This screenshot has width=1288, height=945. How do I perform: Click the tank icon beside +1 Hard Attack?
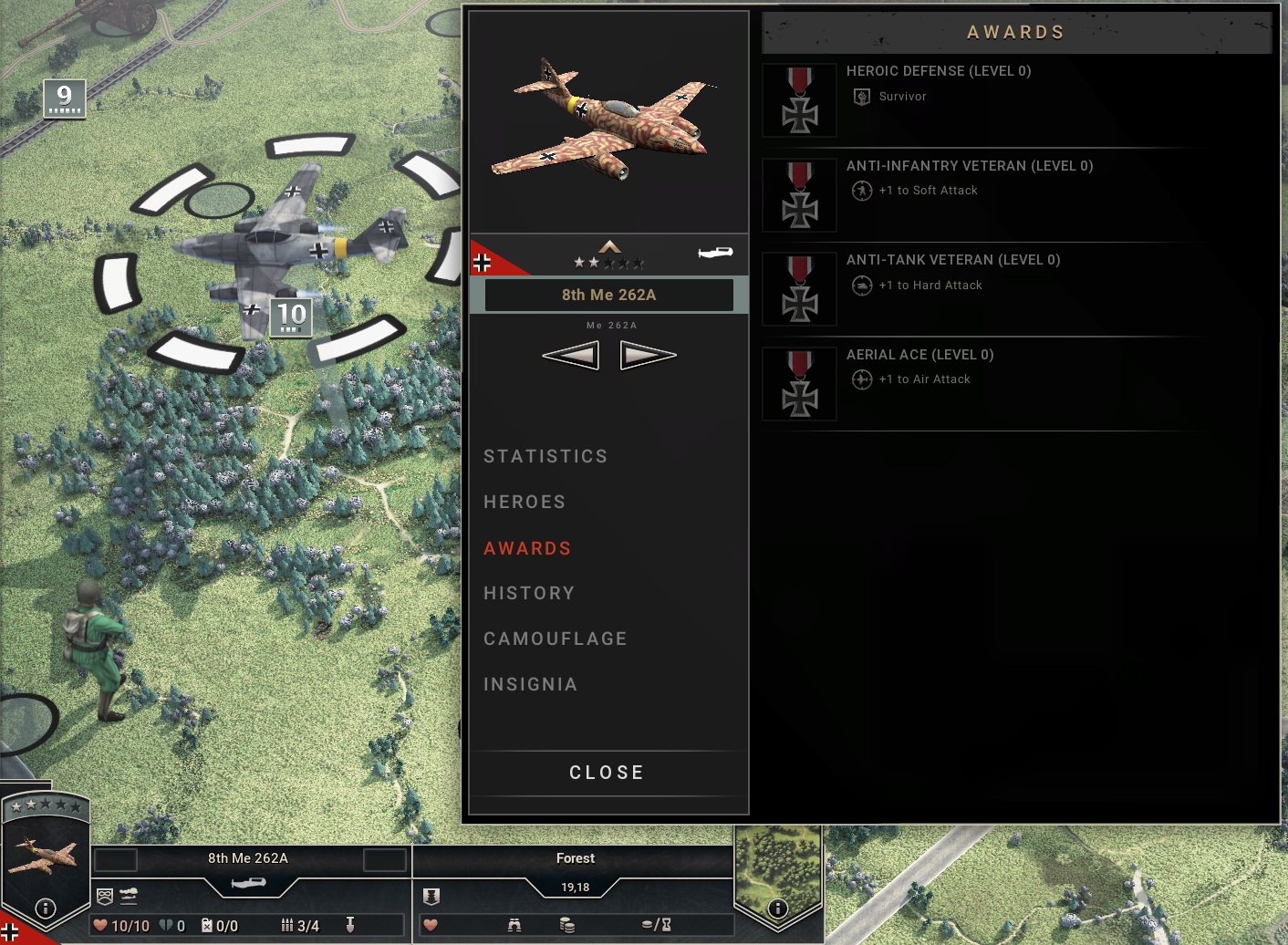click(860, 286)
